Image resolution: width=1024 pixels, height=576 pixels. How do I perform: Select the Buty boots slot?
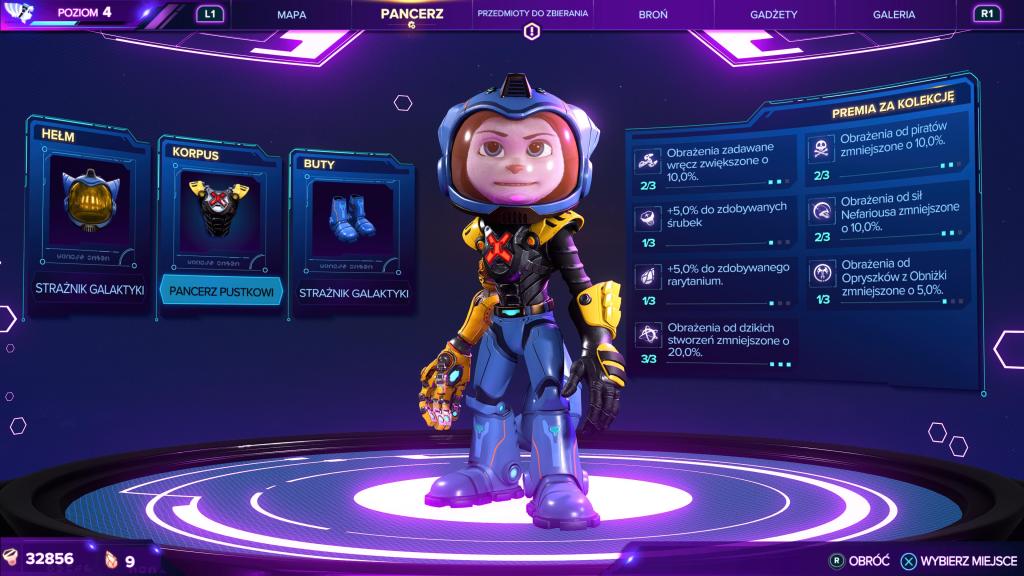[x=350, y=228]
